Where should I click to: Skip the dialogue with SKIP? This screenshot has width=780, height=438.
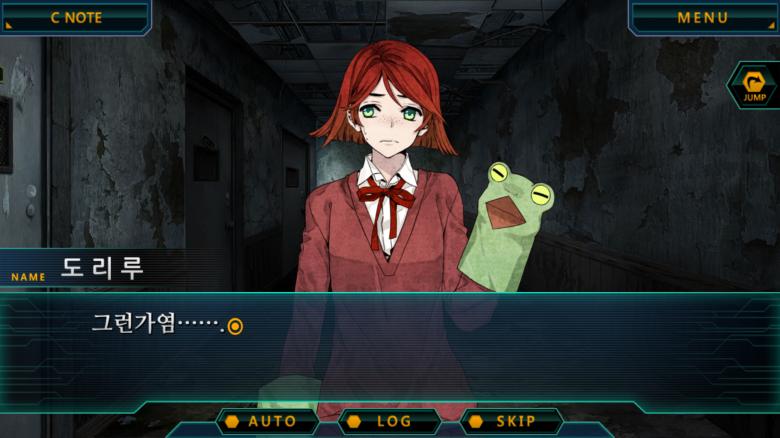(512, 421)
